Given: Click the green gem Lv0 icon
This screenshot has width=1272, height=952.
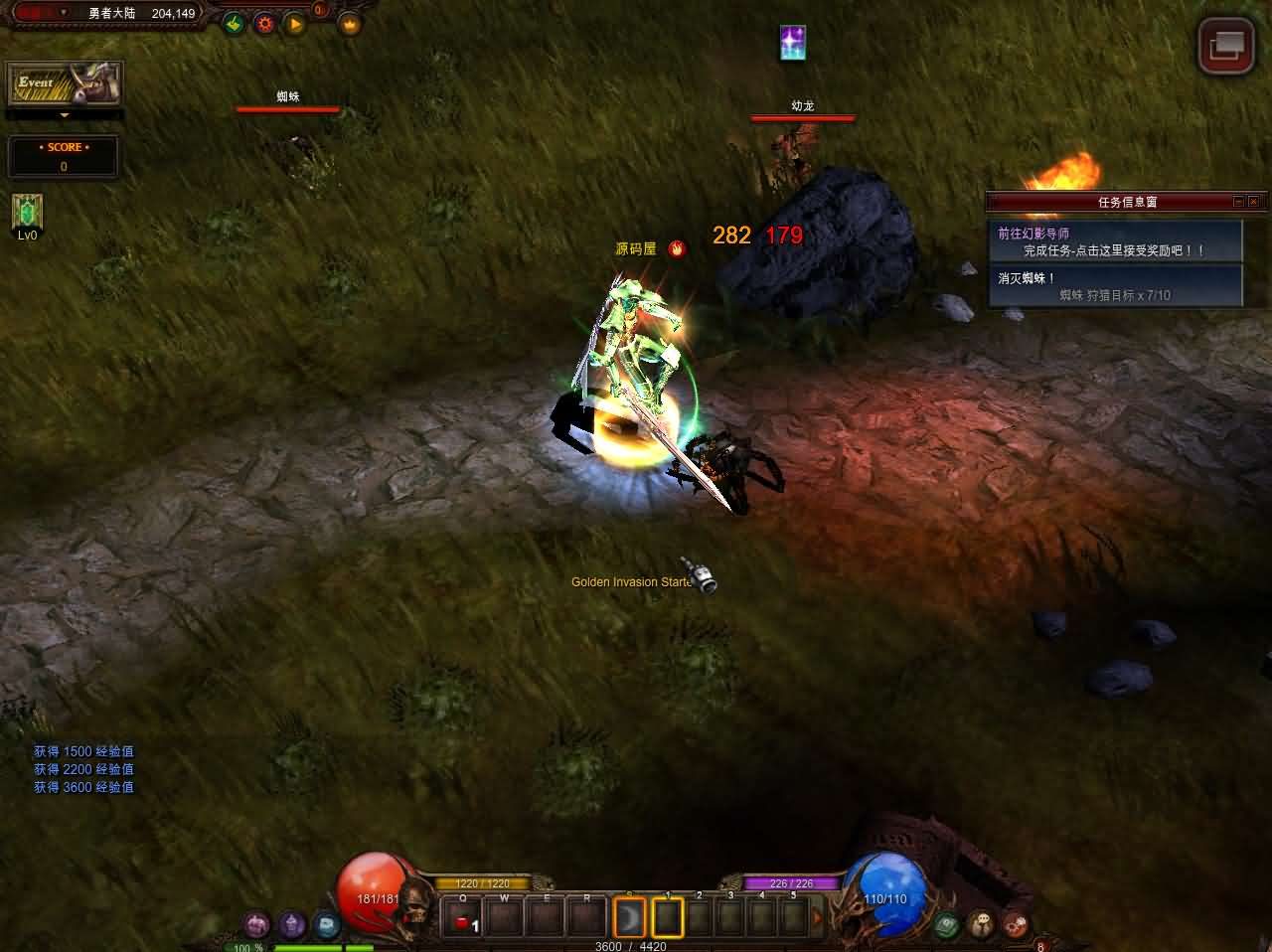Looking at the screenshot, I should pos(27,212).
